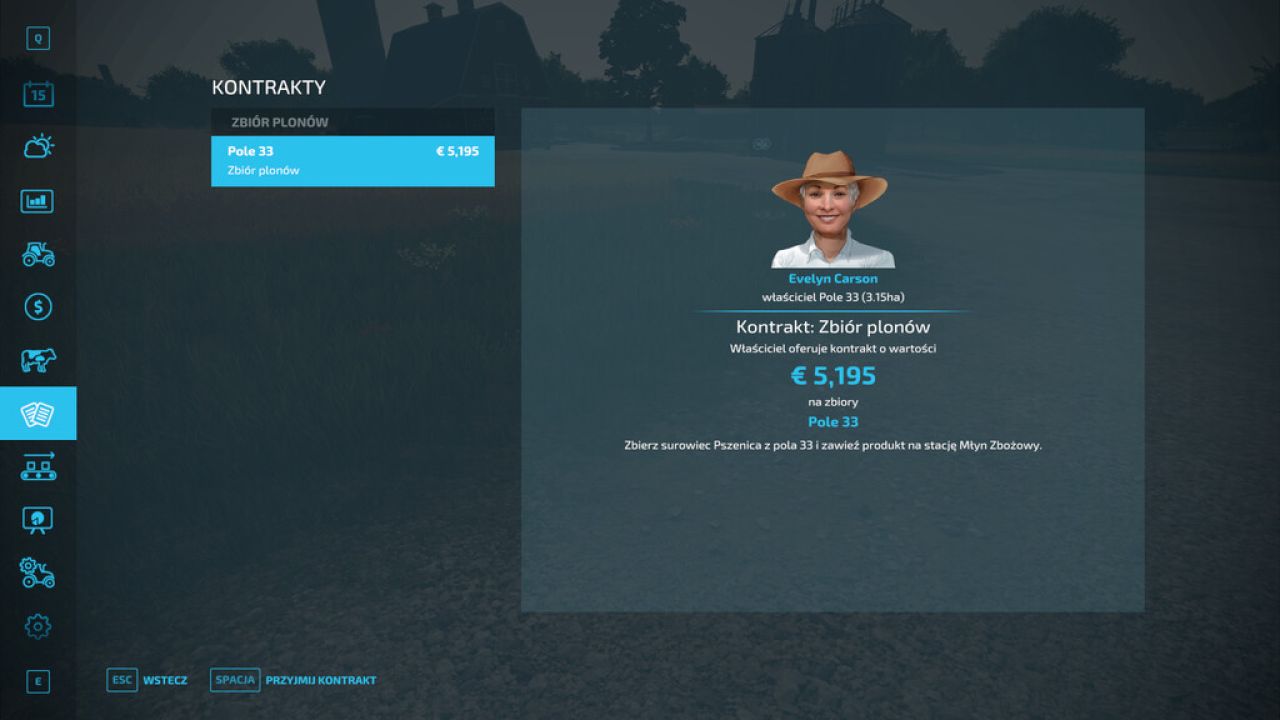Viewport: 1280px width, 720px height.
Task: Select the Pole 33 harvest contract row
Action: (352, 161)
